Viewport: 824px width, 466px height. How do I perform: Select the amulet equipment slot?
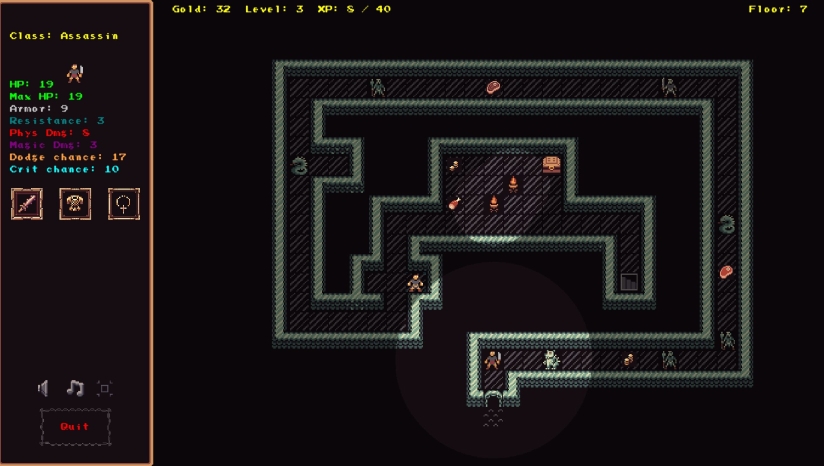123,204
